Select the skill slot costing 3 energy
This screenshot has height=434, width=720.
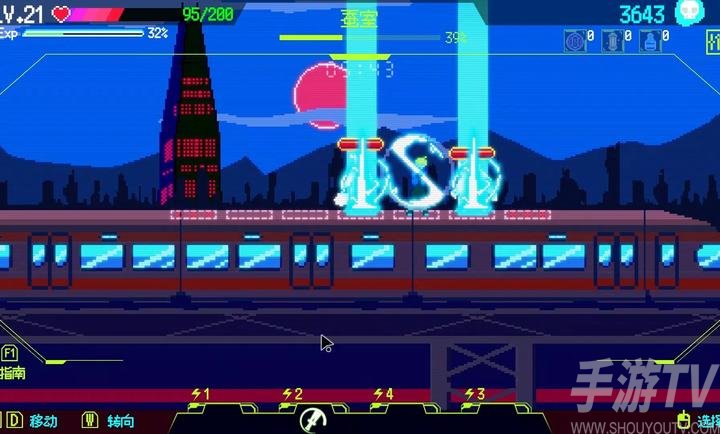tap(474, 396)
